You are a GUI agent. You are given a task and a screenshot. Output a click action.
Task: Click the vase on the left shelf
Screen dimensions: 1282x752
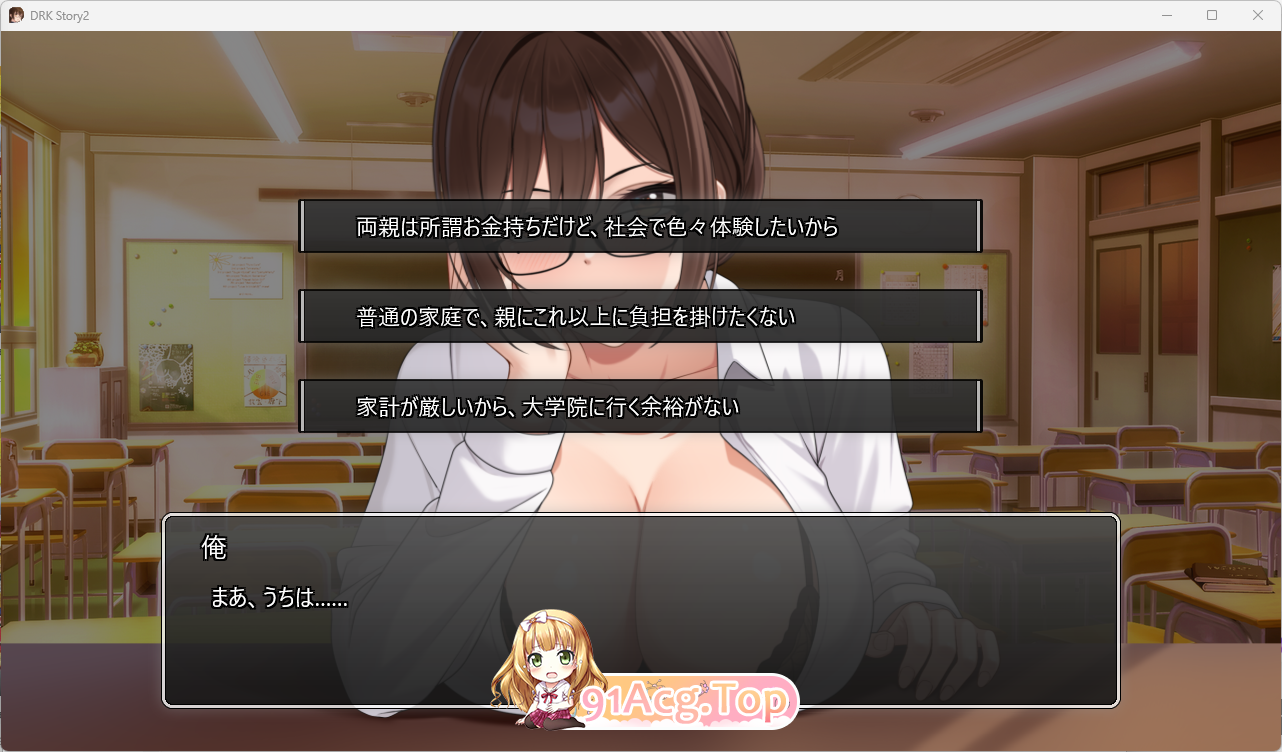(88, 348)
